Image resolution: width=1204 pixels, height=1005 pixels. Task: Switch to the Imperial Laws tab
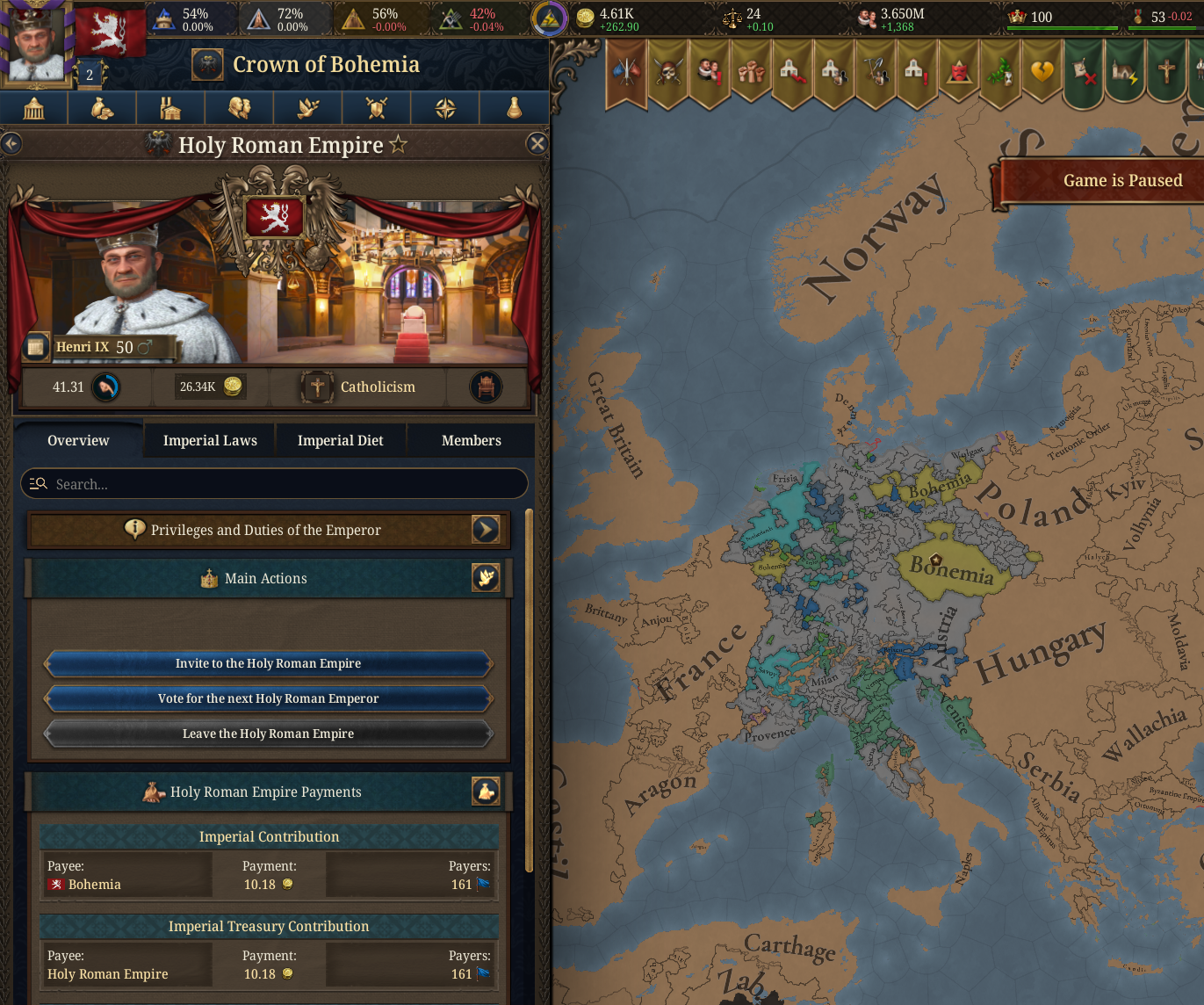coord(210,440)
